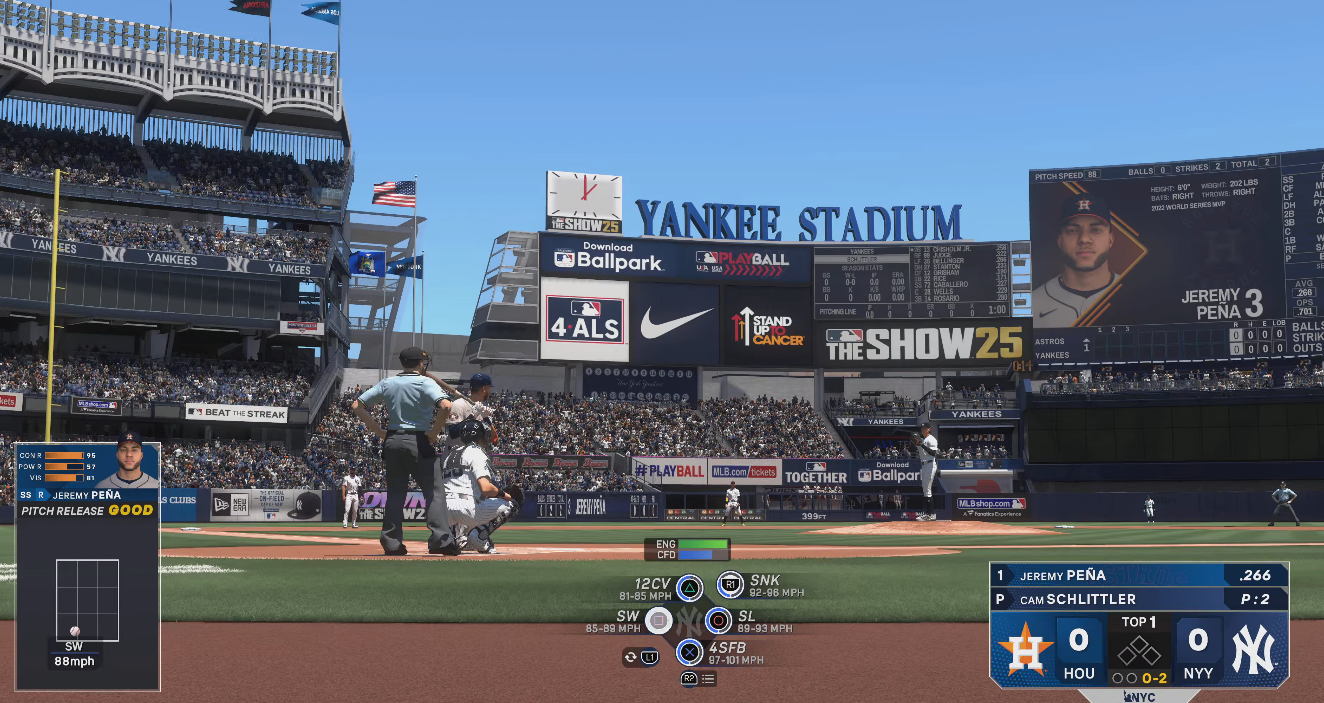Select the SL slider pitch

click(718, 621)
